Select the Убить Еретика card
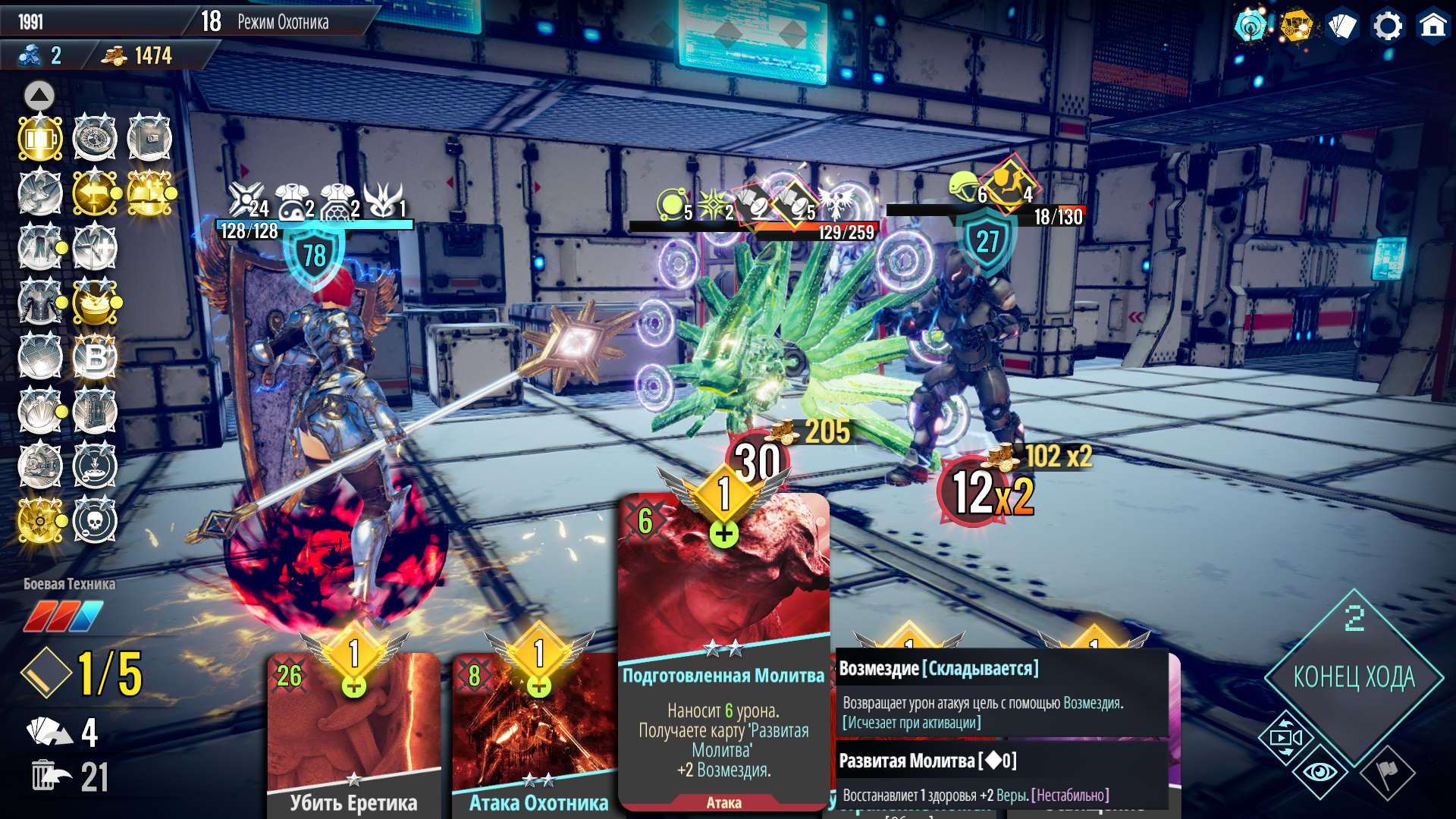This screenshot has width=1456, height=819. click(353, 736)
